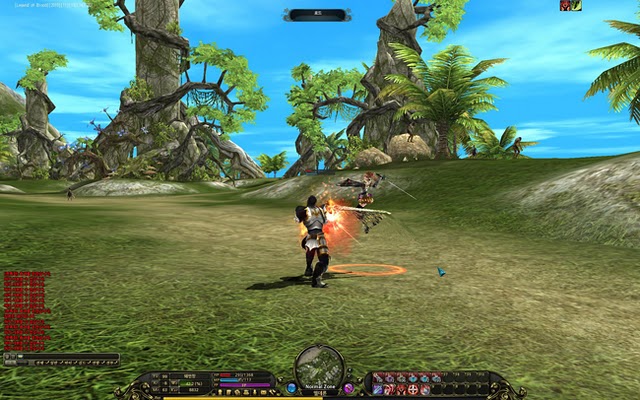The height and width of the screenshot is (400, 640).
Task: Click the chat input bar
Action: tap(60, 356)
